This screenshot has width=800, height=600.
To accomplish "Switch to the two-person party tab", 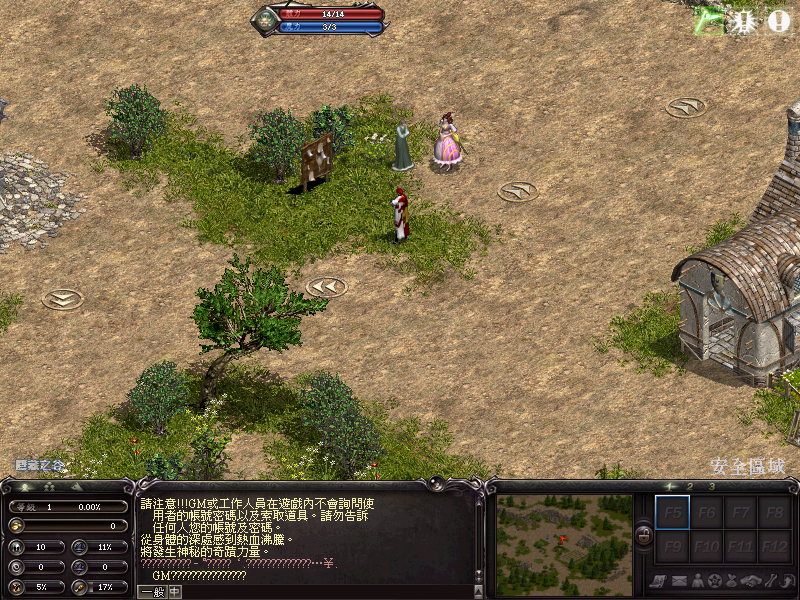I will (x=50, y=487).
